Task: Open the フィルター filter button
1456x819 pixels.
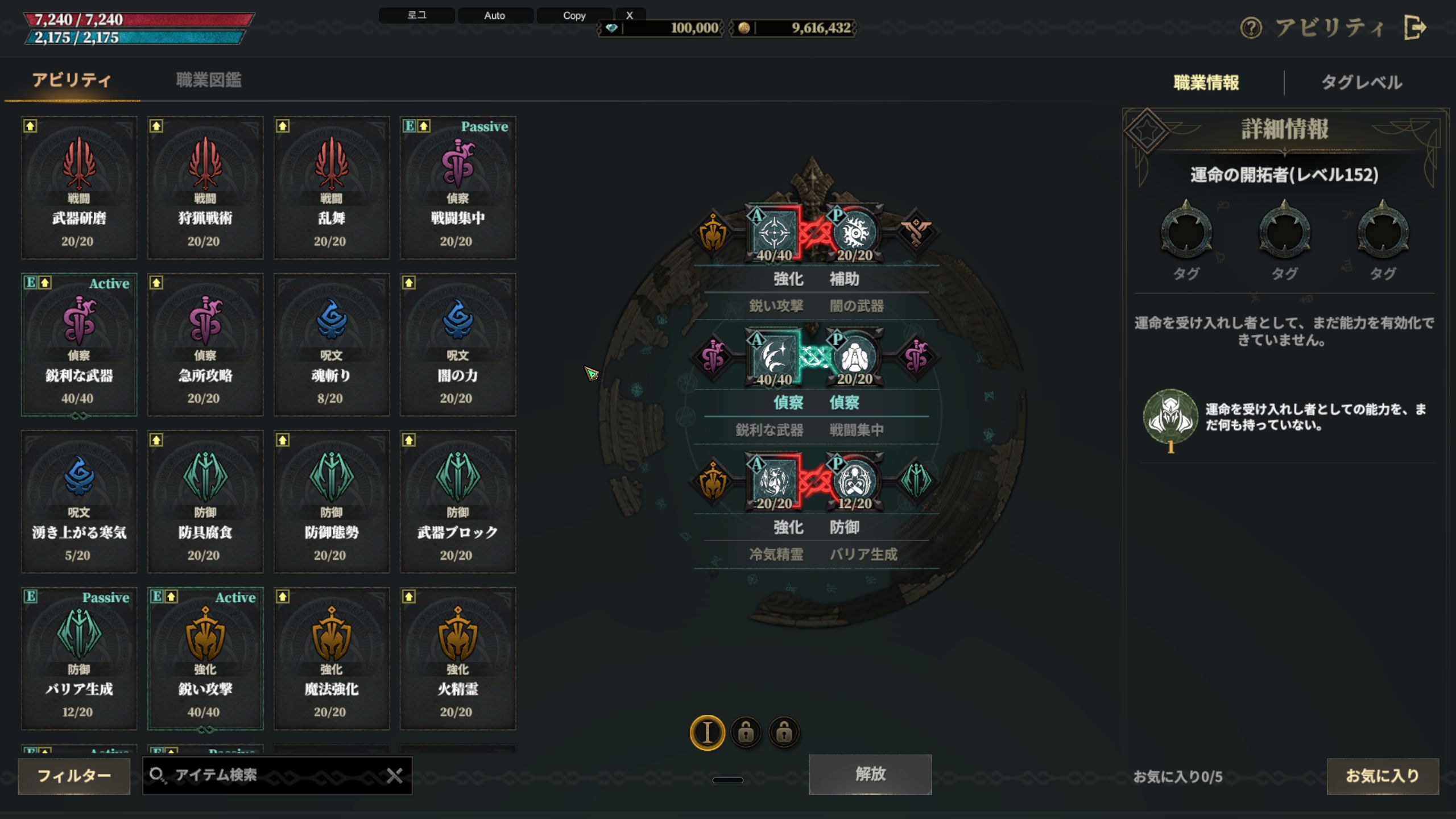Action: (74, 776)
